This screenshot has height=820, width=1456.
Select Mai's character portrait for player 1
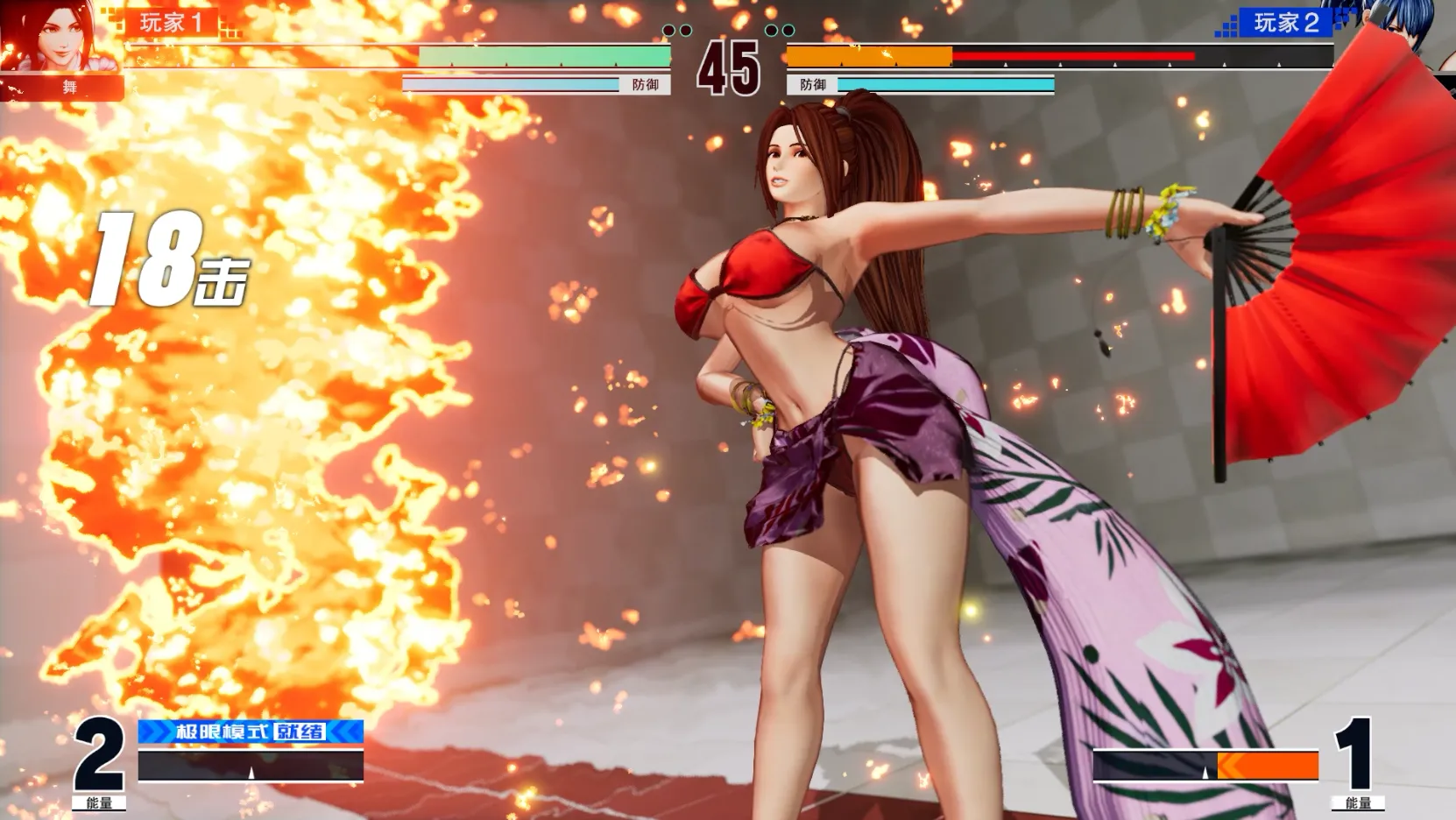60,37
